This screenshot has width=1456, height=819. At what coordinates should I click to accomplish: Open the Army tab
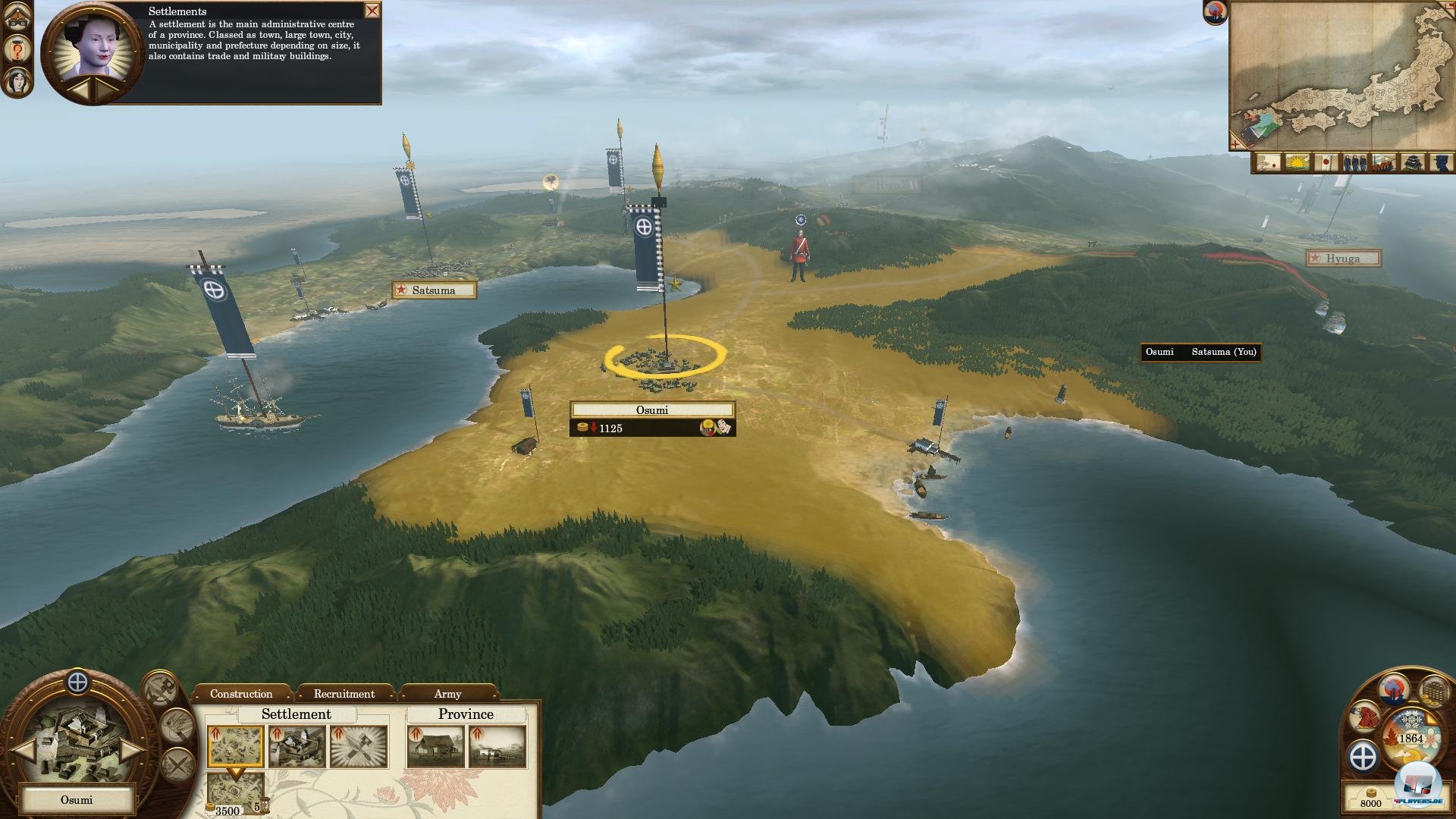[x=447, y=694]
